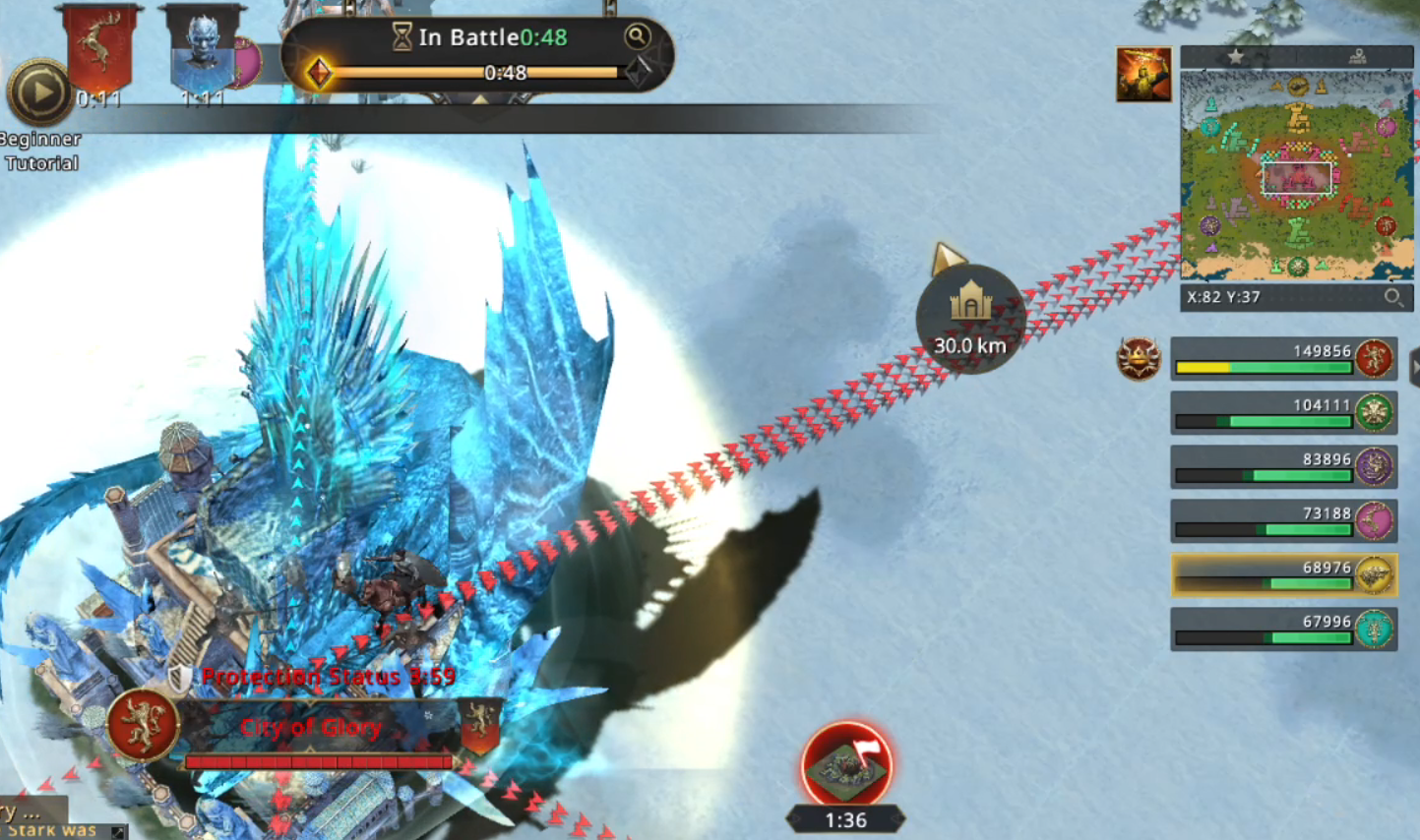Expand the chat box at bottom-left
The width and height of the screenshot is (1420, 840).
(x=118, y=832)
